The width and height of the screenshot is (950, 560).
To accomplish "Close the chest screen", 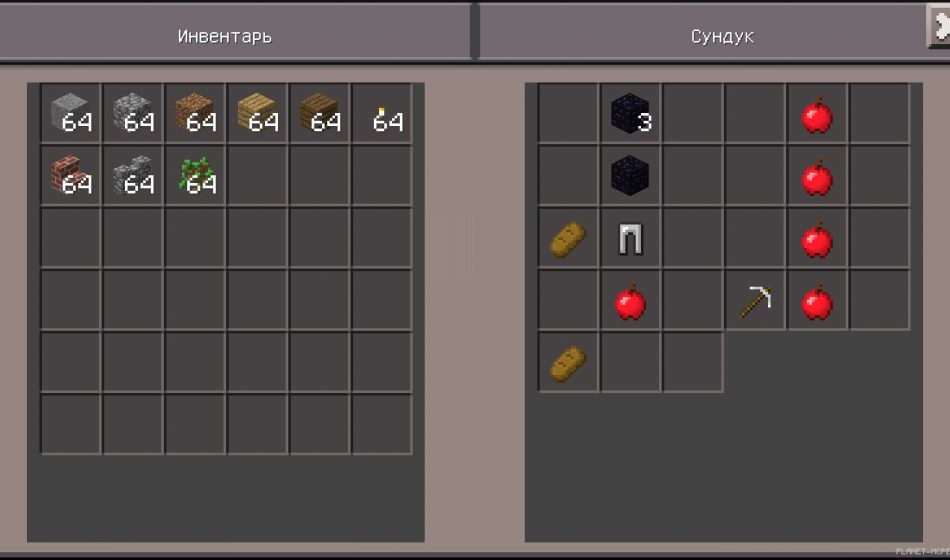I will click(940, 26).
